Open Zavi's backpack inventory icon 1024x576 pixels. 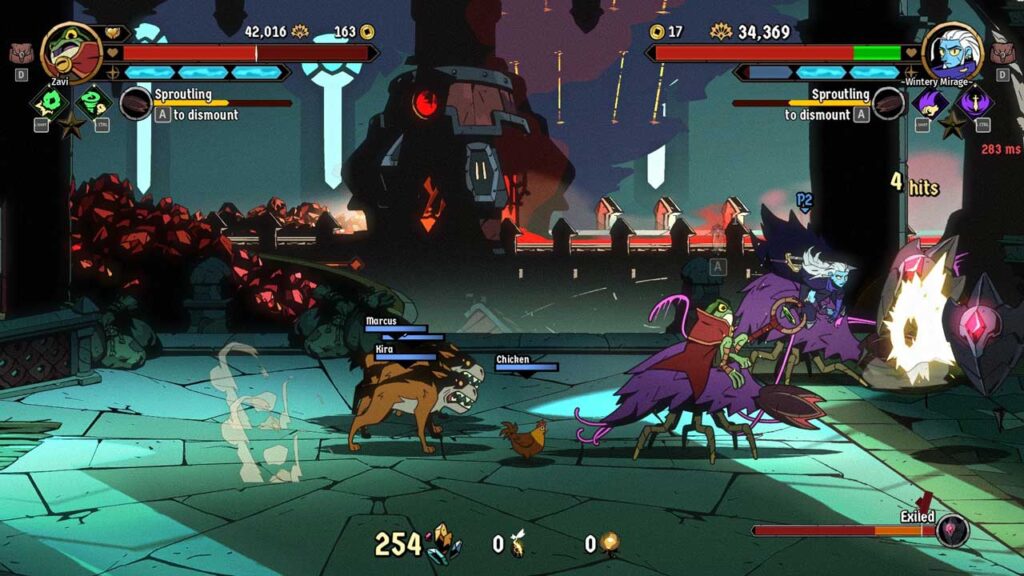(x=19, y=53)
